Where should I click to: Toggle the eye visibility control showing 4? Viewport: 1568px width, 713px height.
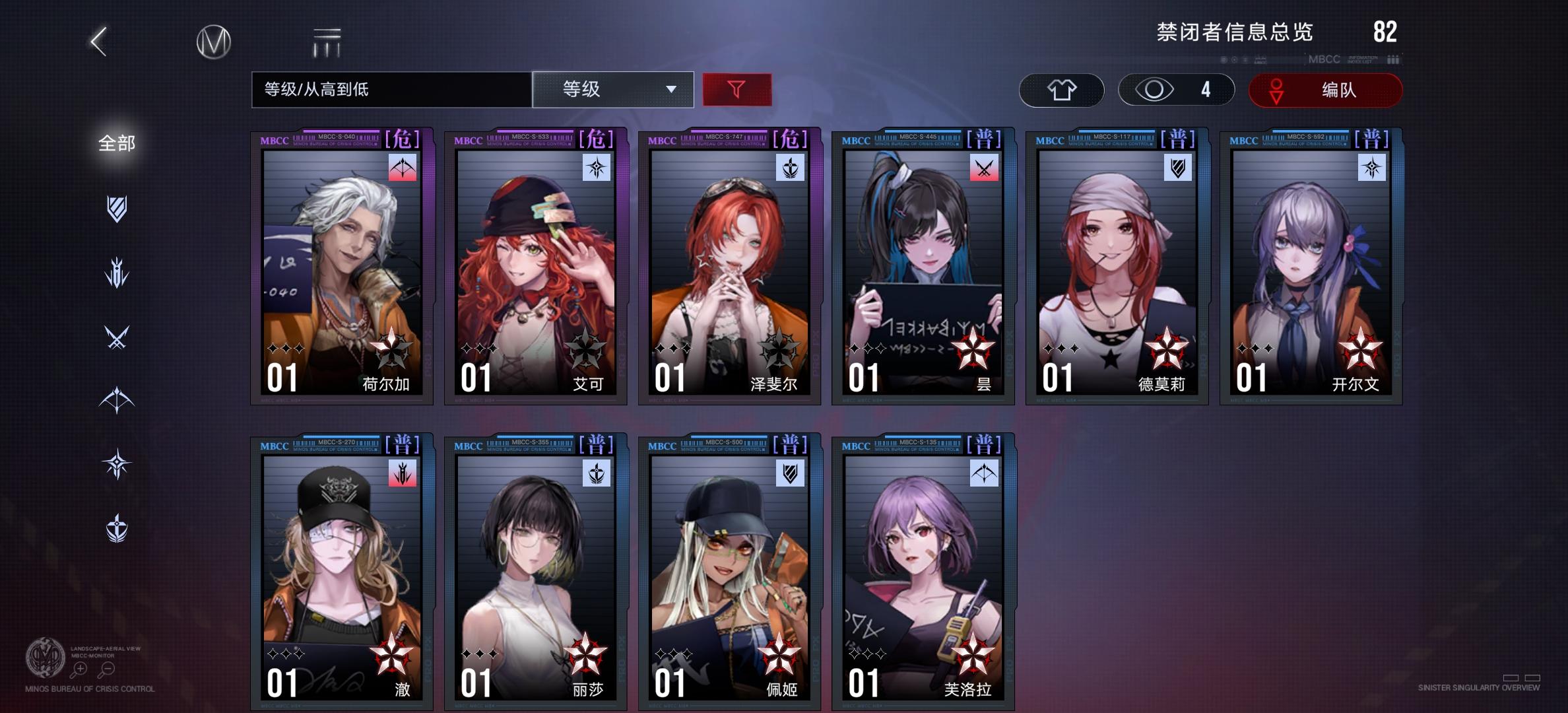1176,90
